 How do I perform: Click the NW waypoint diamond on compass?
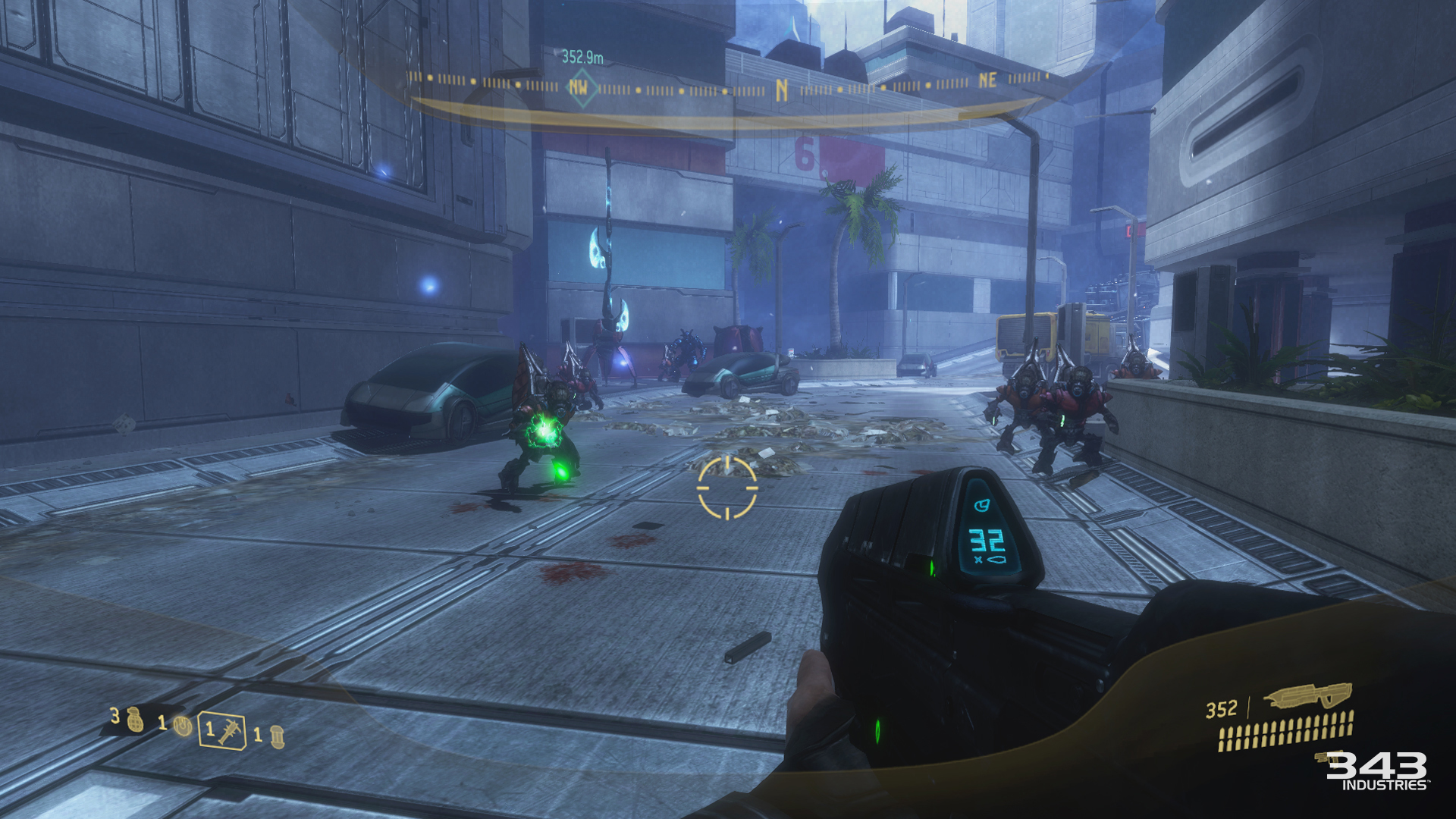(579, 88)
